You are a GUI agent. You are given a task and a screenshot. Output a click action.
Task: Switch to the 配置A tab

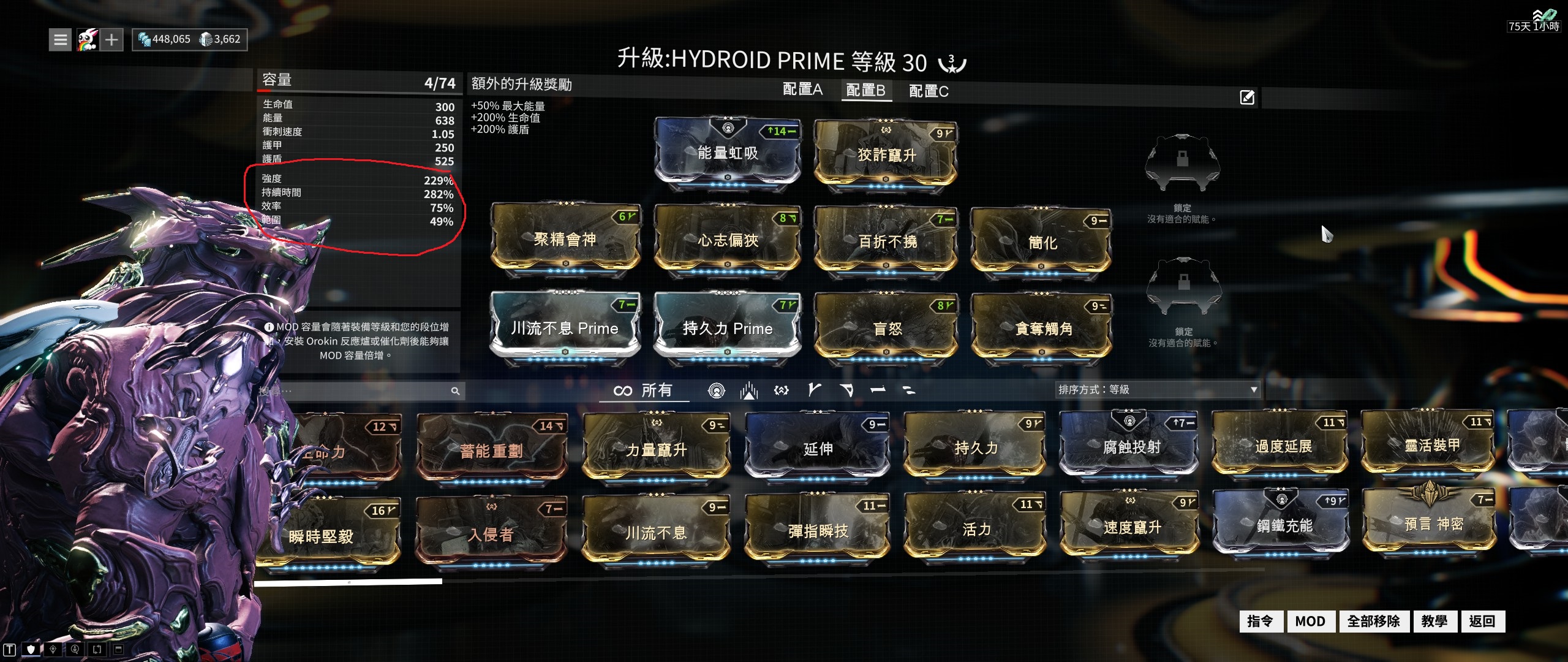802,90
